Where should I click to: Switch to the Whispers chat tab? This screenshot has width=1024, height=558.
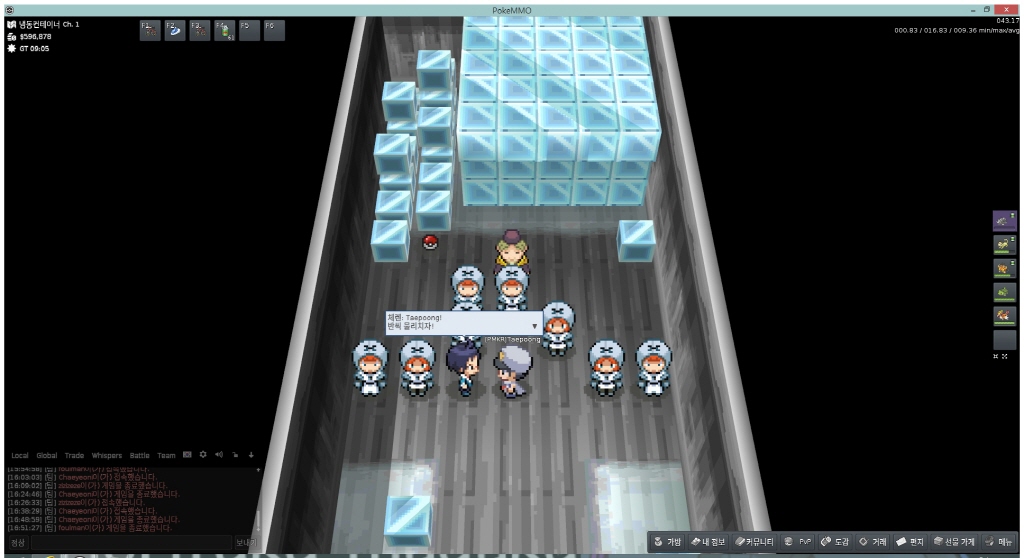(x=107, y=455)
